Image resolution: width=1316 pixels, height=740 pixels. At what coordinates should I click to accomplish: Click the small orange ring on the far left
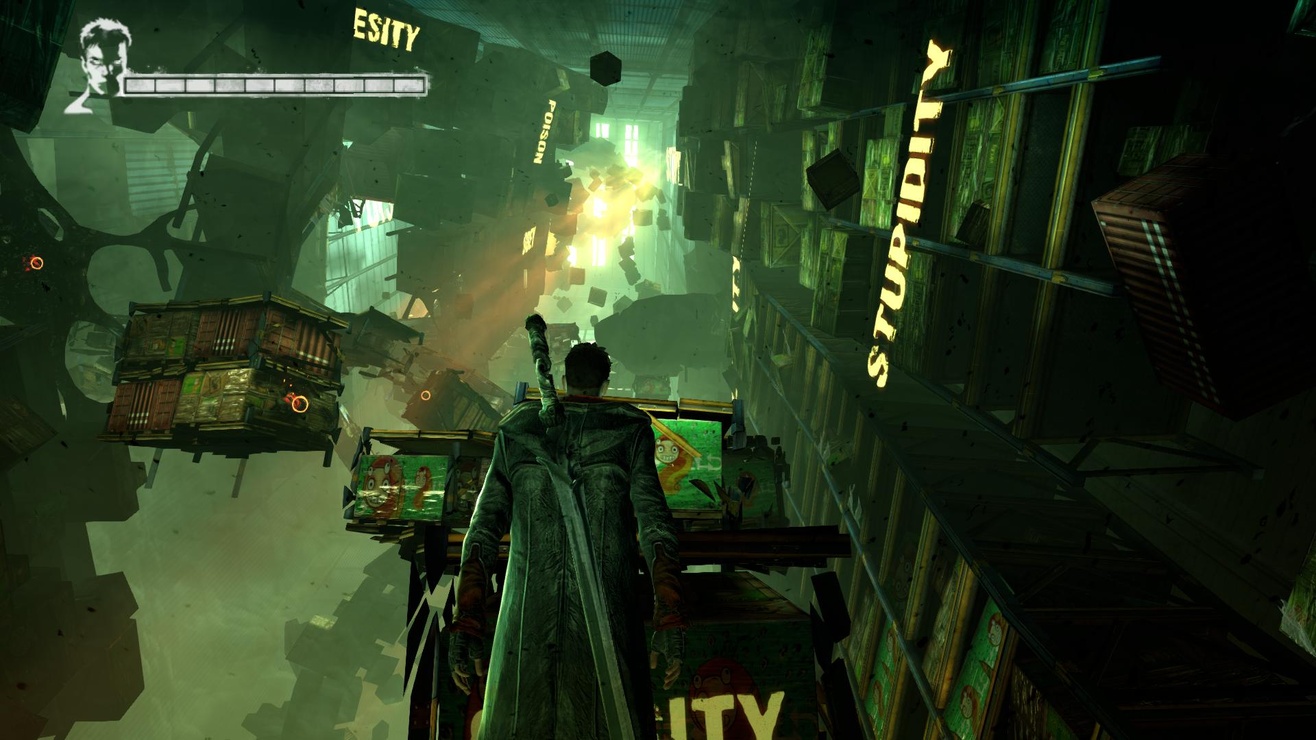click(36, 262)
